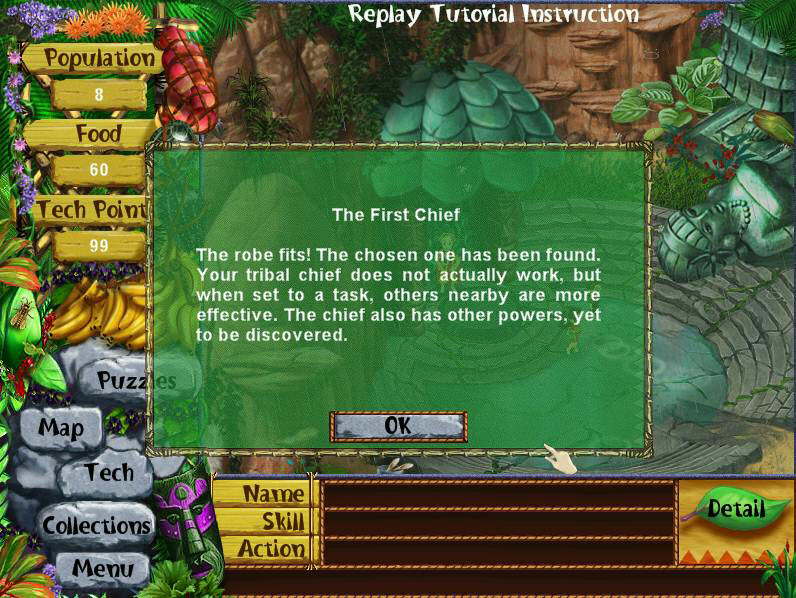Image resolution: width=796 pixels, height=598 pixels.
Task: Replay Tutorial Instruction at the top
Action: 493,14
